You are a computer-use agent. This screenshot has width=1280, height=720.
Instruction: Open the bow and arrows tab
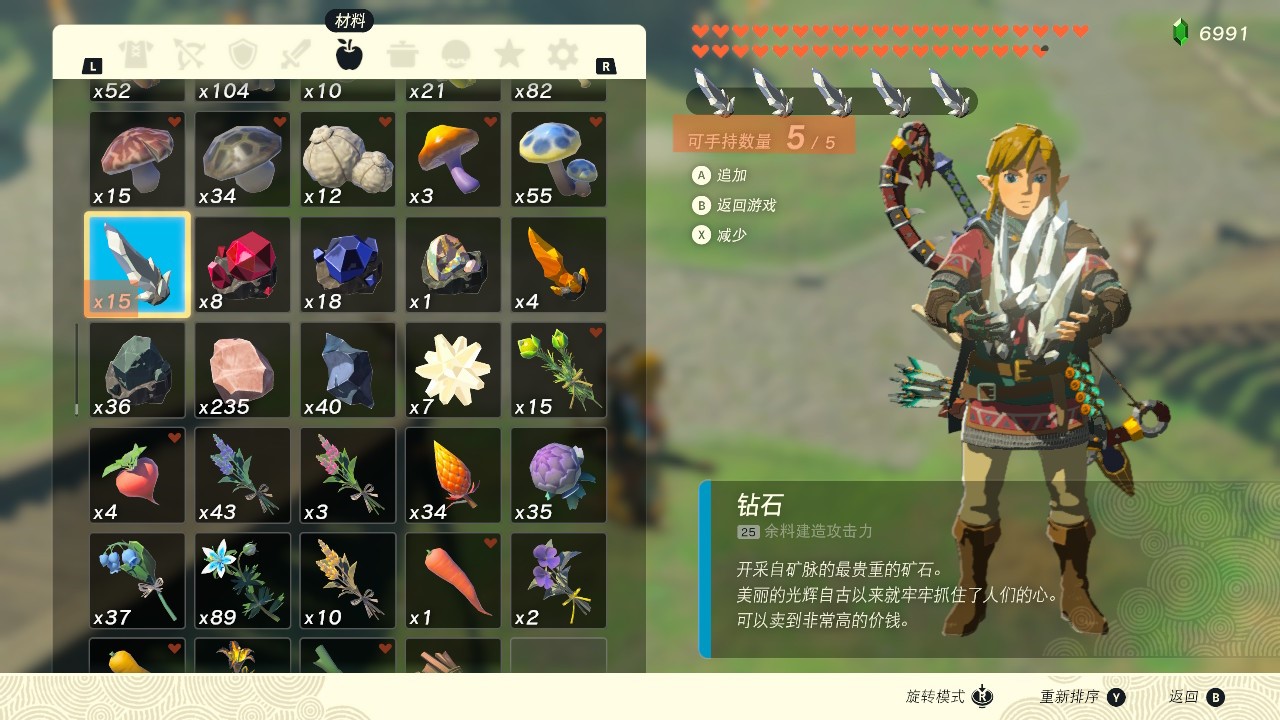point(188,54)
